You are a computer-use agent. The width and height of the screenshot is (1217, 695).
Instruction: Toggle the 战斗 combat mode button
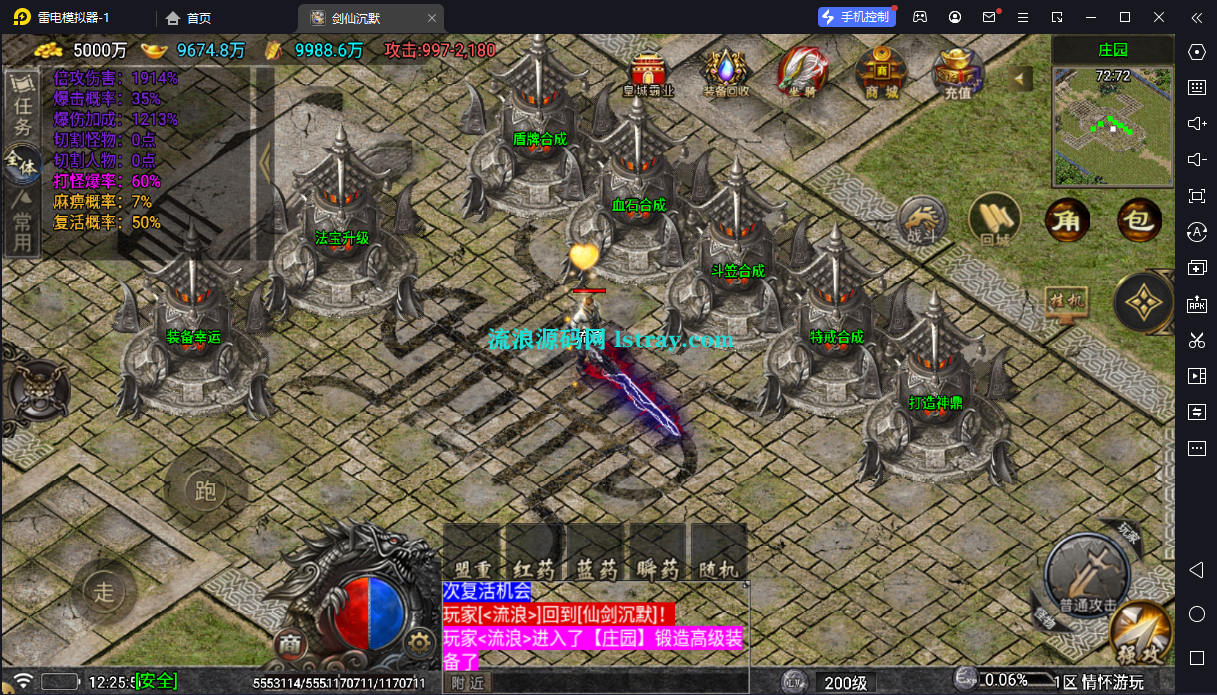coord(921,221)
